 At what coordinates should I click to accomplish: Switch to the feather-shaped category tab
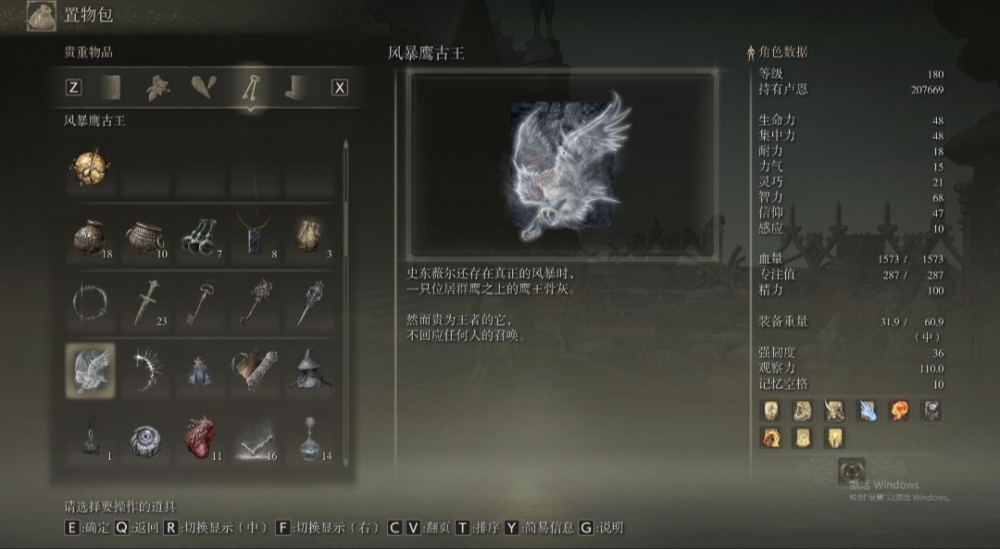point(203,87)
